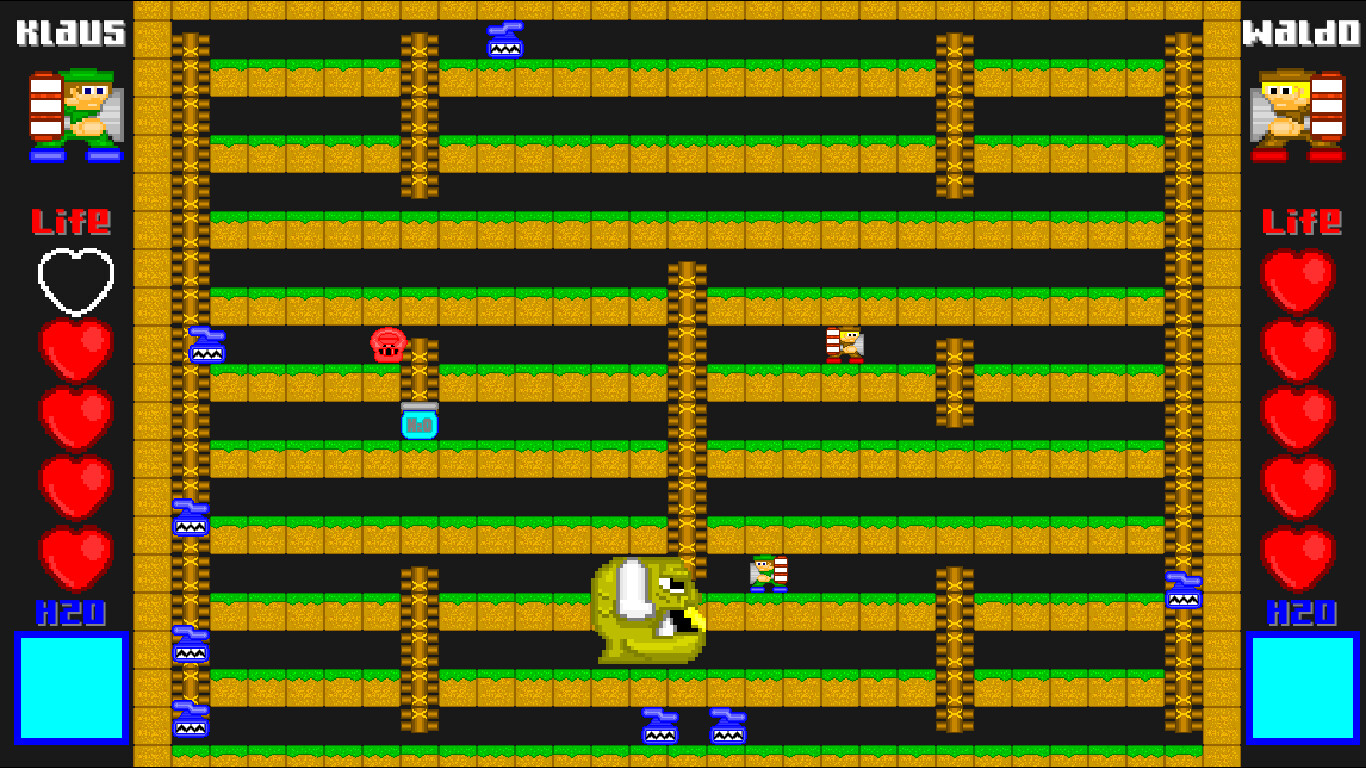
Task: Click the rightmost faucet at the bottom row
Action: 729,725
